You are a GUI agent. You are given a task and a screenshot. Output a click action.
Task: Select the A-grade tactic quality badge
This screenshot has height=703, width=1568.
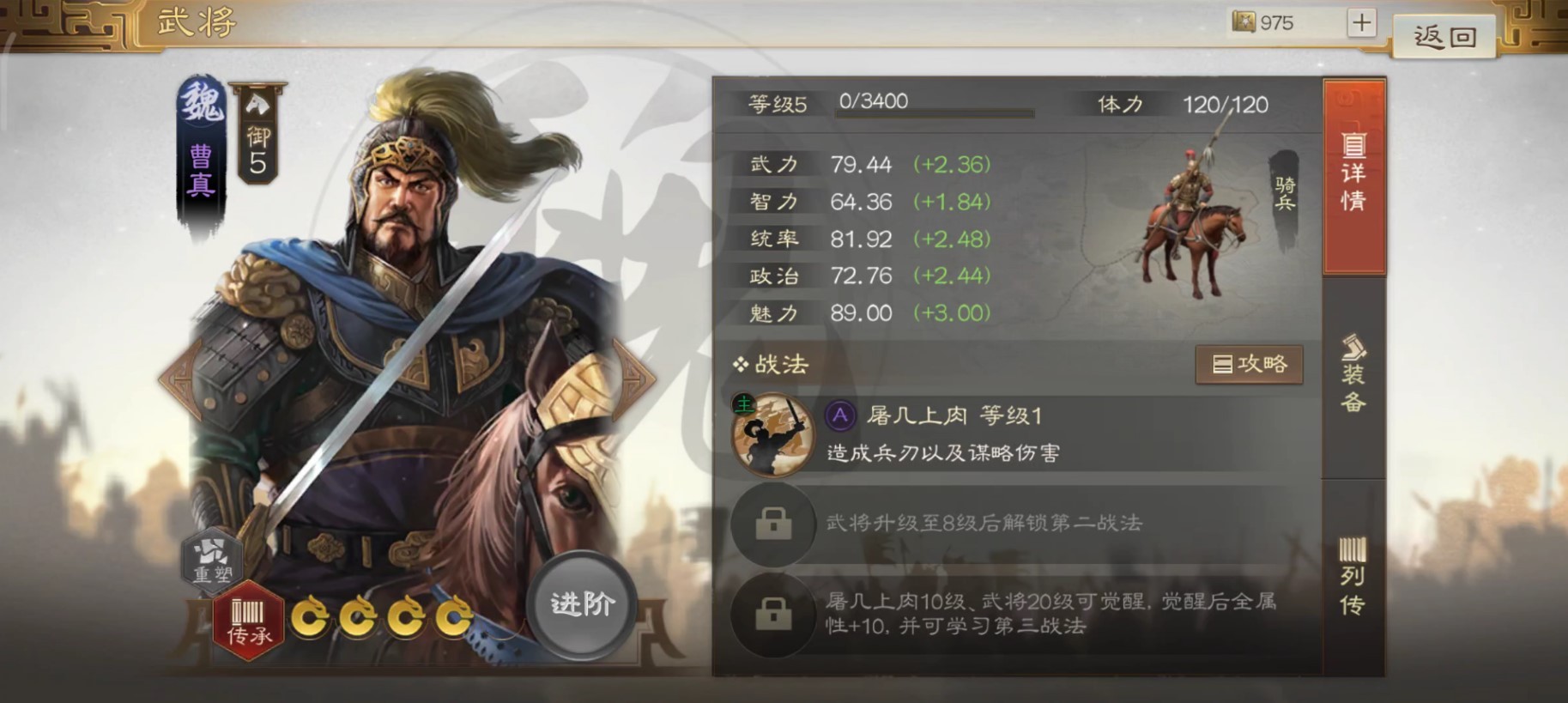pos(838,416)
